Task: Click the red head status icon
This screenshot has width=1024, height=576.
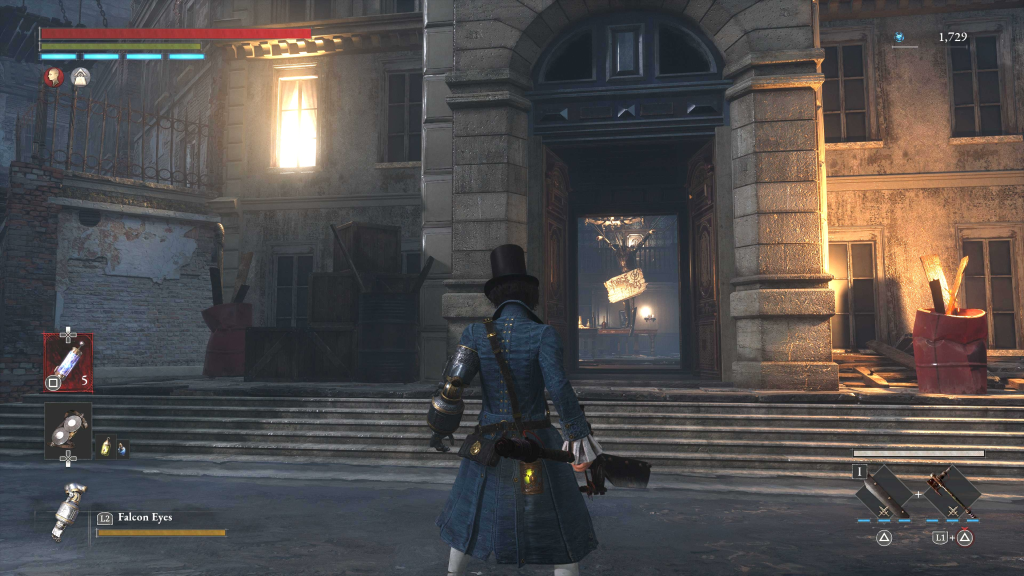Action: [x=53, y=76]
